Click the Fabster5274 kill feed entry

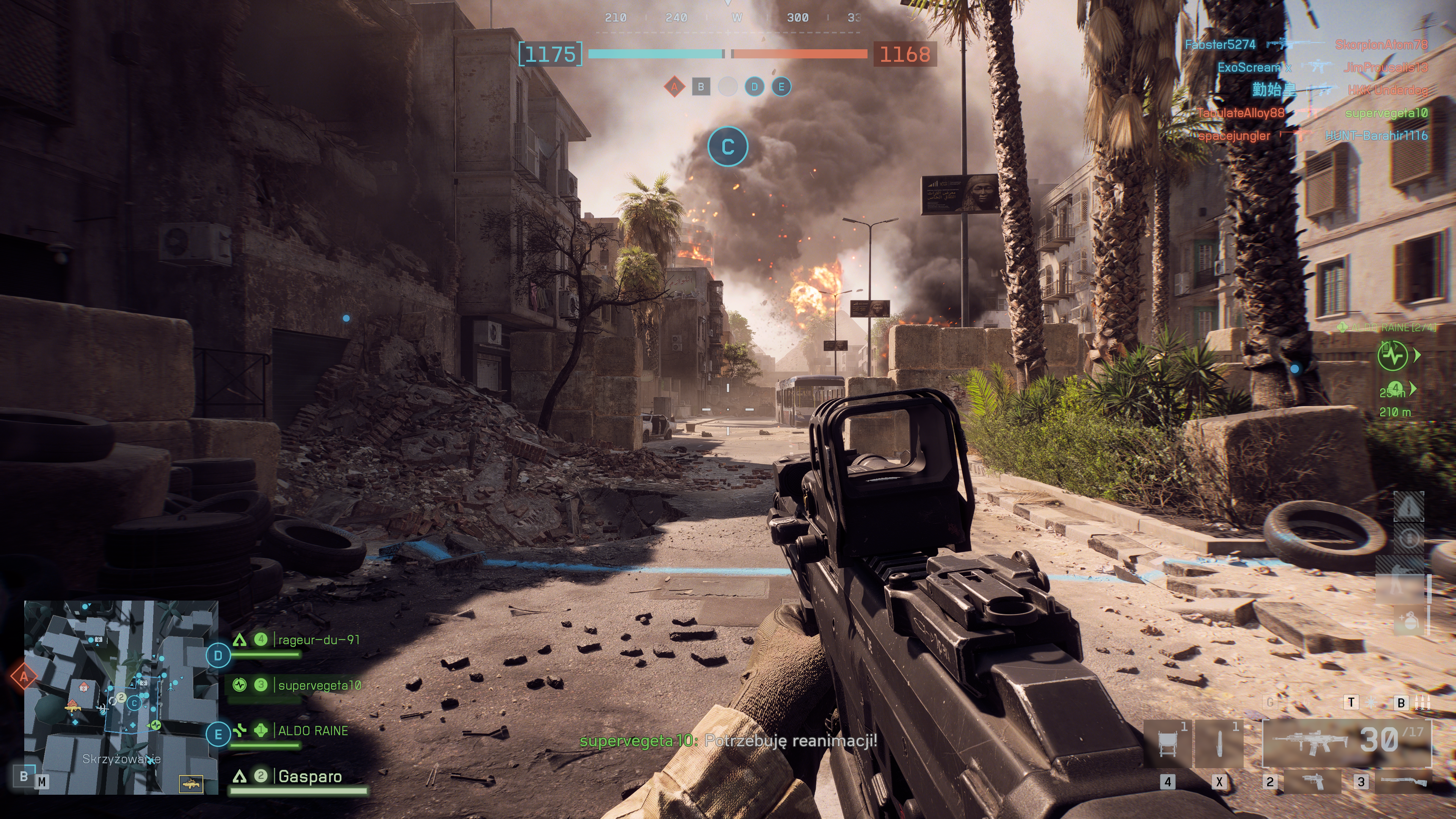click(x=1220, y=45)
